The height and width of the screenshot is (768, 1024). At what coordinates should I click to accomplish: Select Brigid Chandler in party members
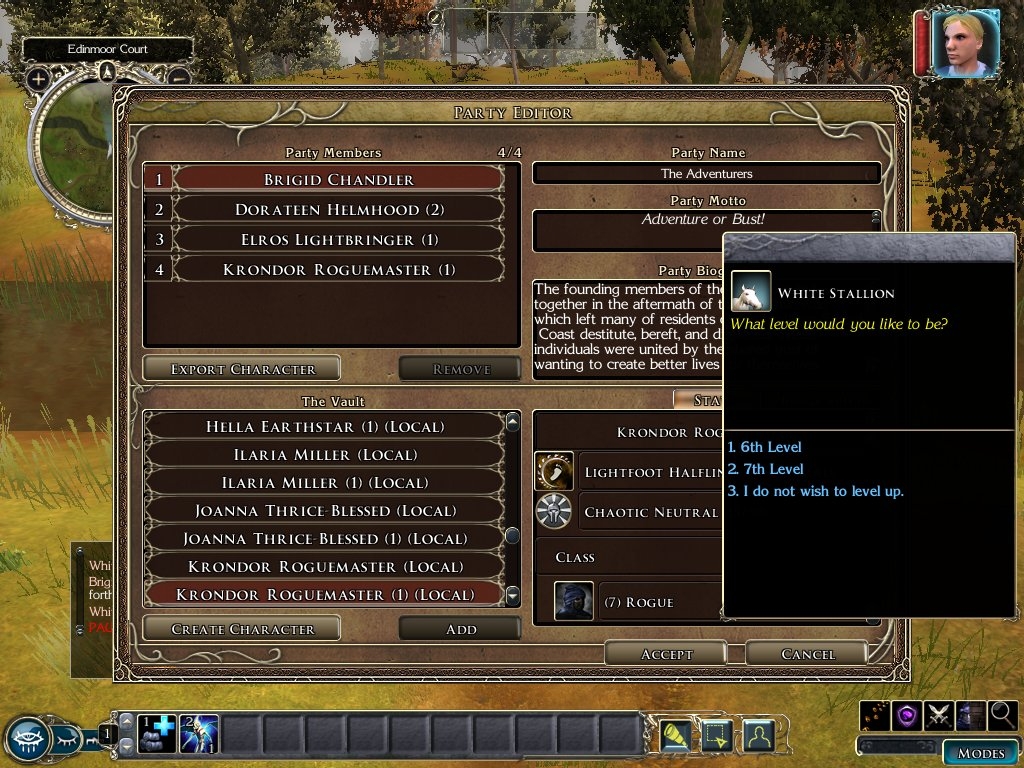324,180
